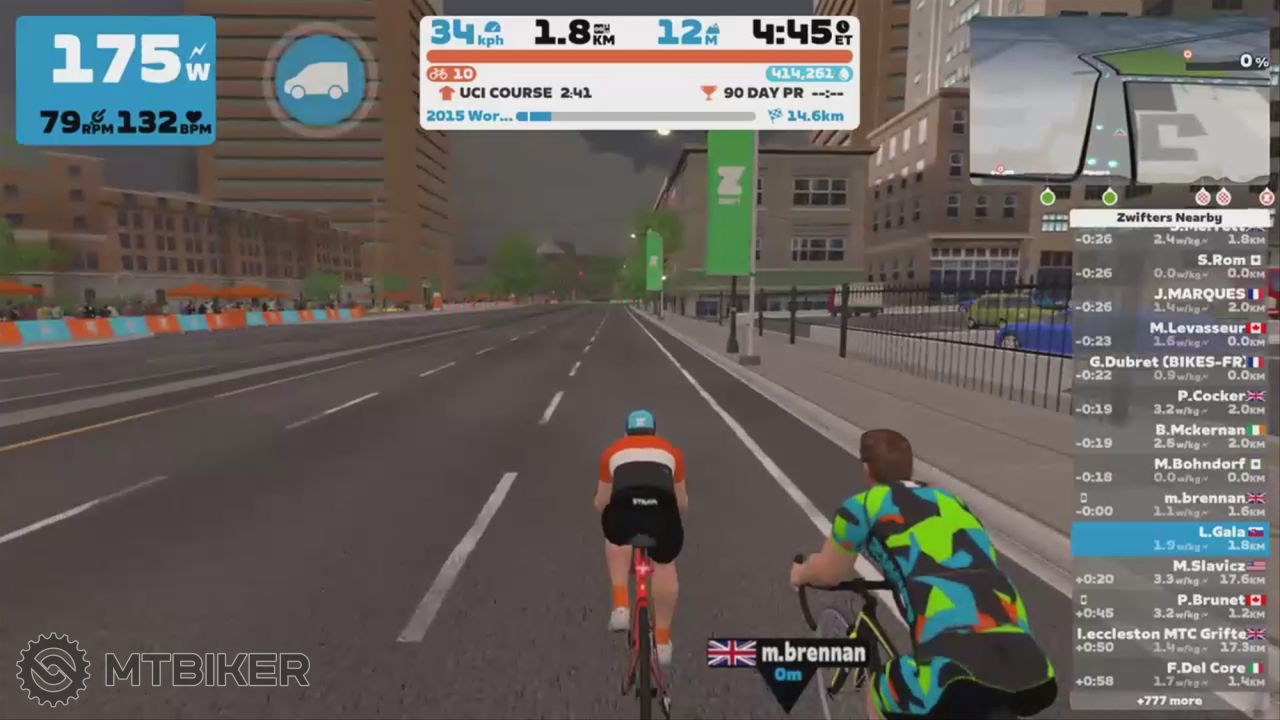Screen dimensions: 1280x720
Task: Select m.brennan in the Zwifters Nearby list
Action: pyautogui.click(x=1170, y=504)
